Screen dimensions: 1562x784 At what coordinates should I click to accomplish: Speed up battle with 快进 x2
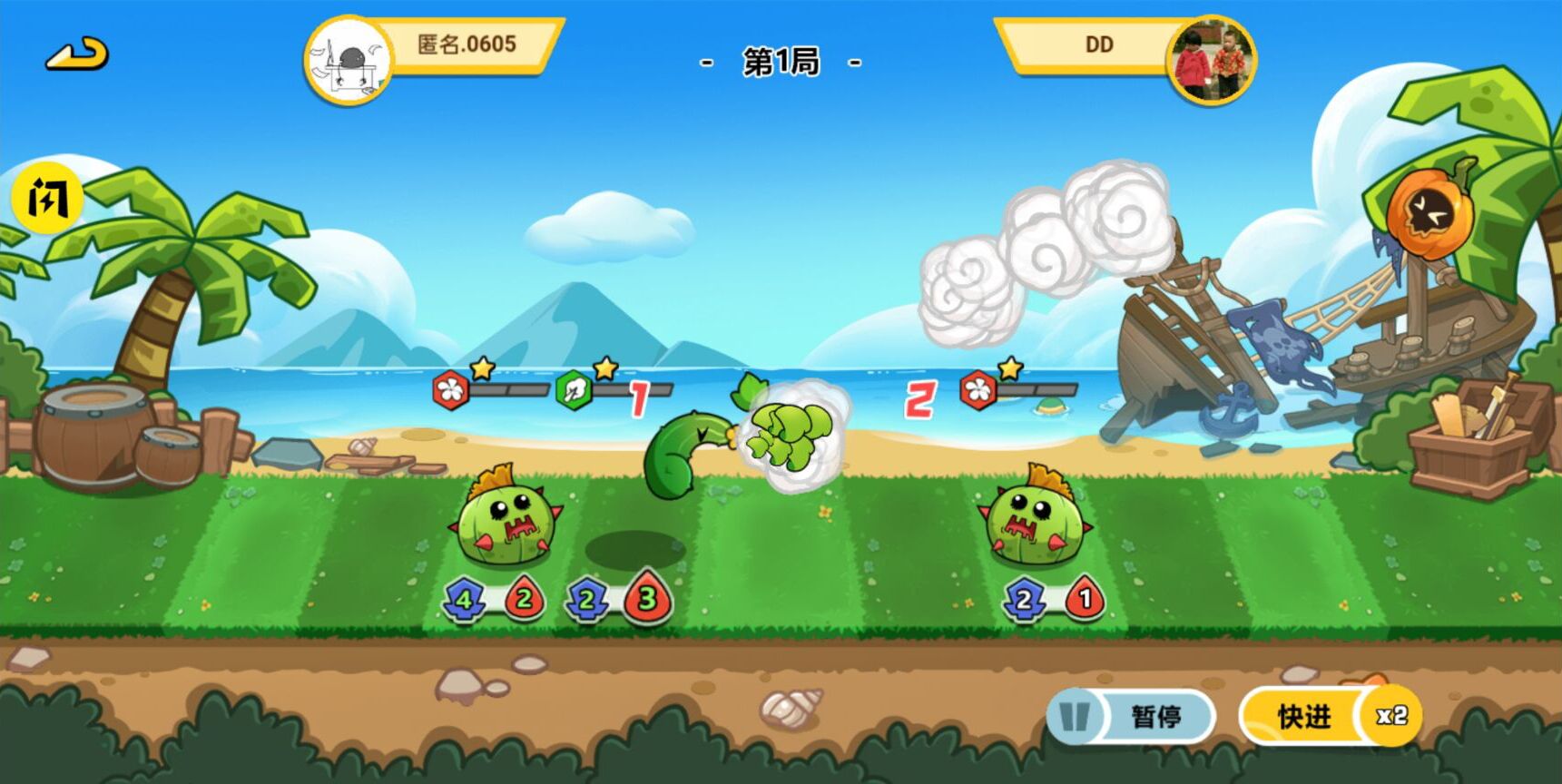[1329, 717]
